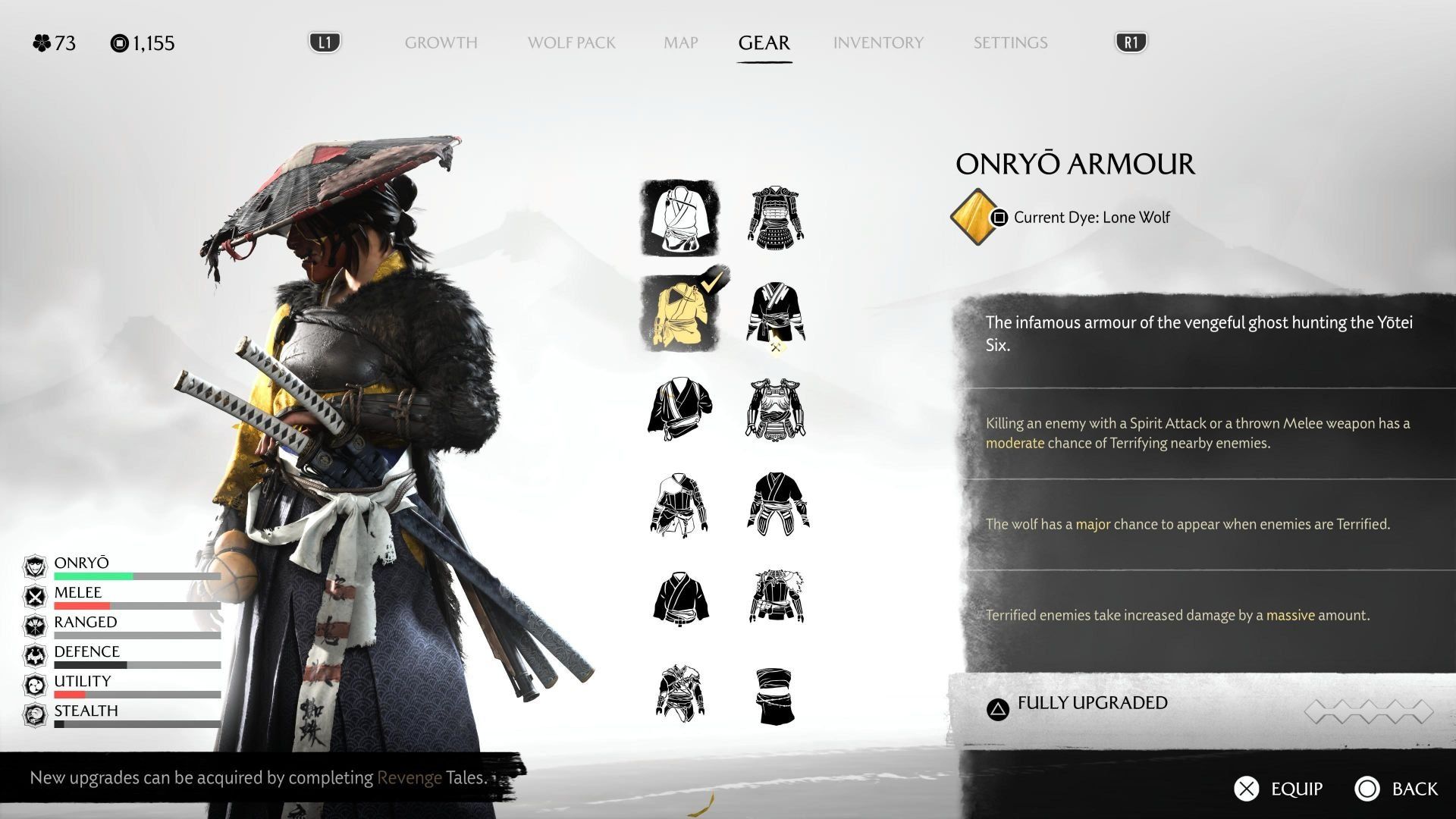Open the Wolf Pack tab
This screenshot has width=1456, height=819.
[x=571, y=42]
